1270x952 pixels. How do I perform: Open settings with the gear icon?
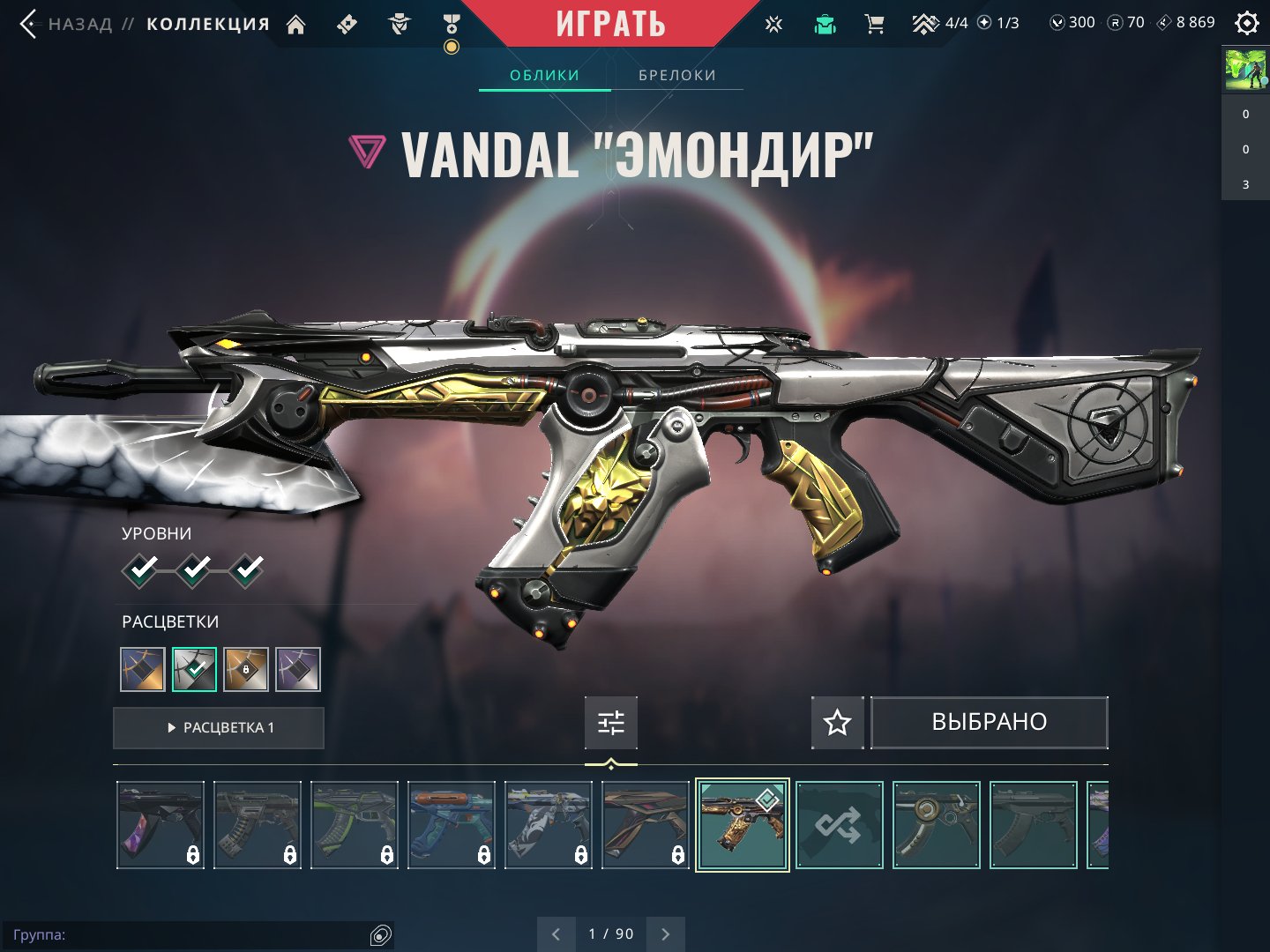[1246, 23]
